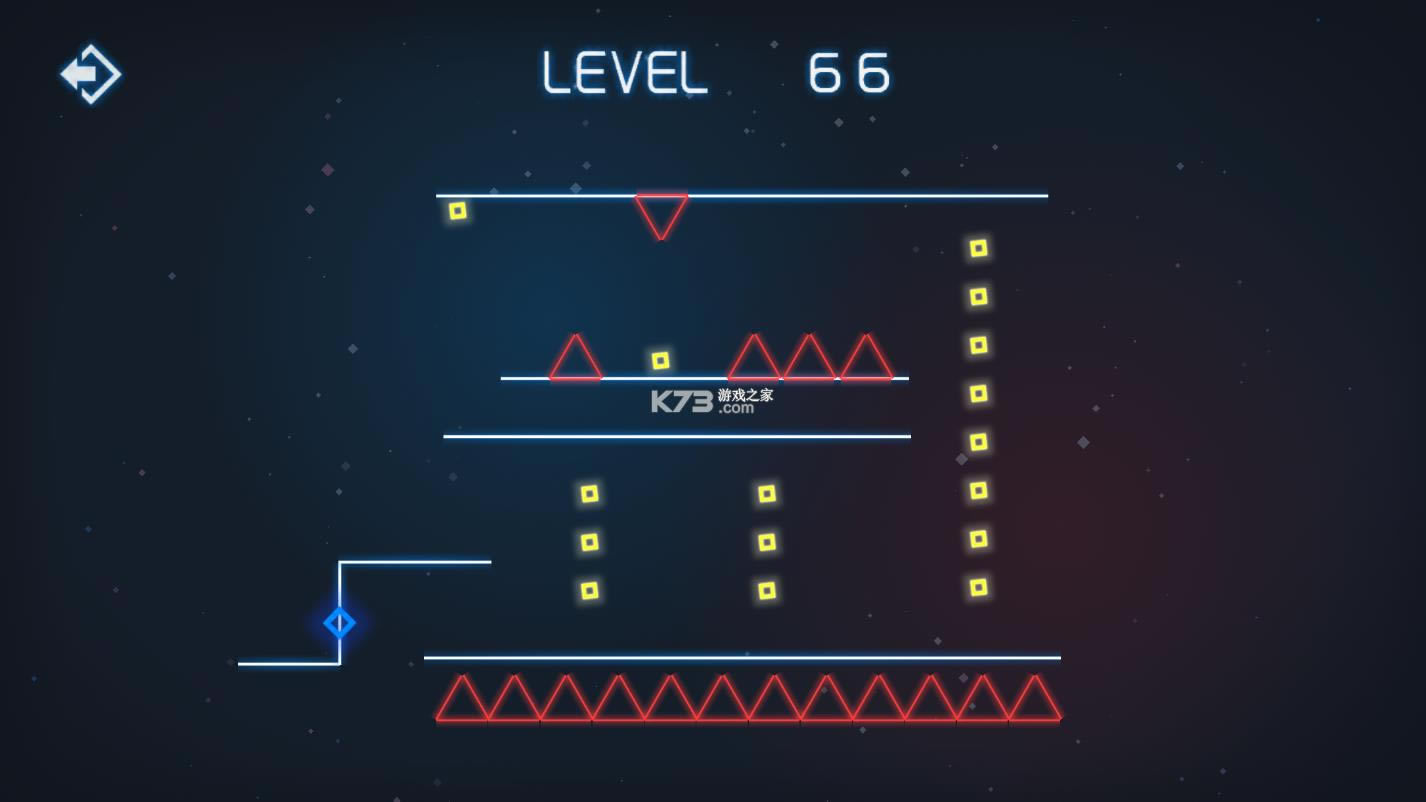Select the blue diamond player character
This screenshot has width=1426, height=802.
(x=339, y=622)
